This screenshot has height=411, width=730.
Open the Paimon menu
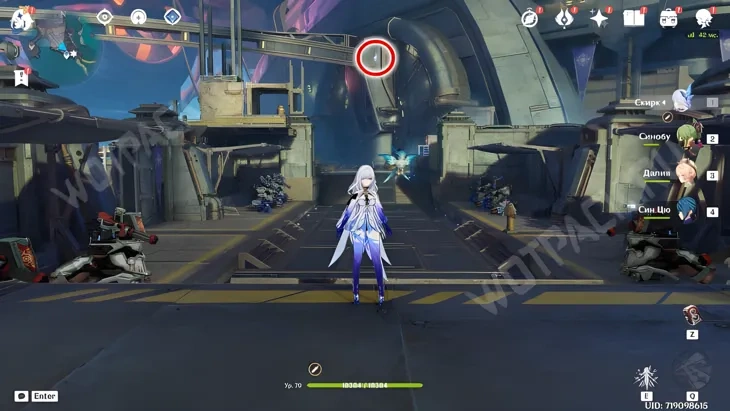(x=20, y=17)
